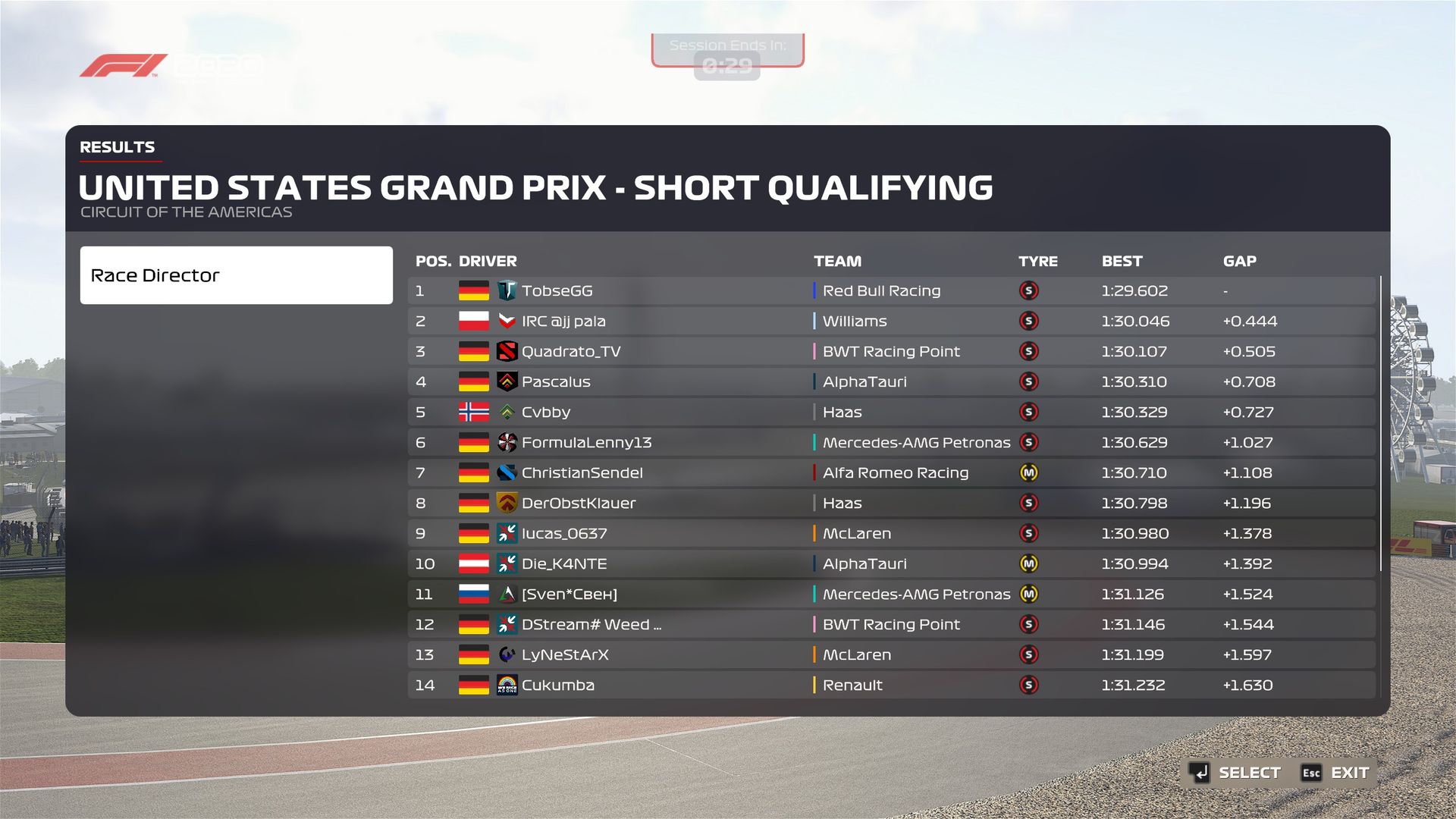Select the Race Director menu entry
The height and width of the screenshot is (819, 1456).
click(x=236, y=275)
